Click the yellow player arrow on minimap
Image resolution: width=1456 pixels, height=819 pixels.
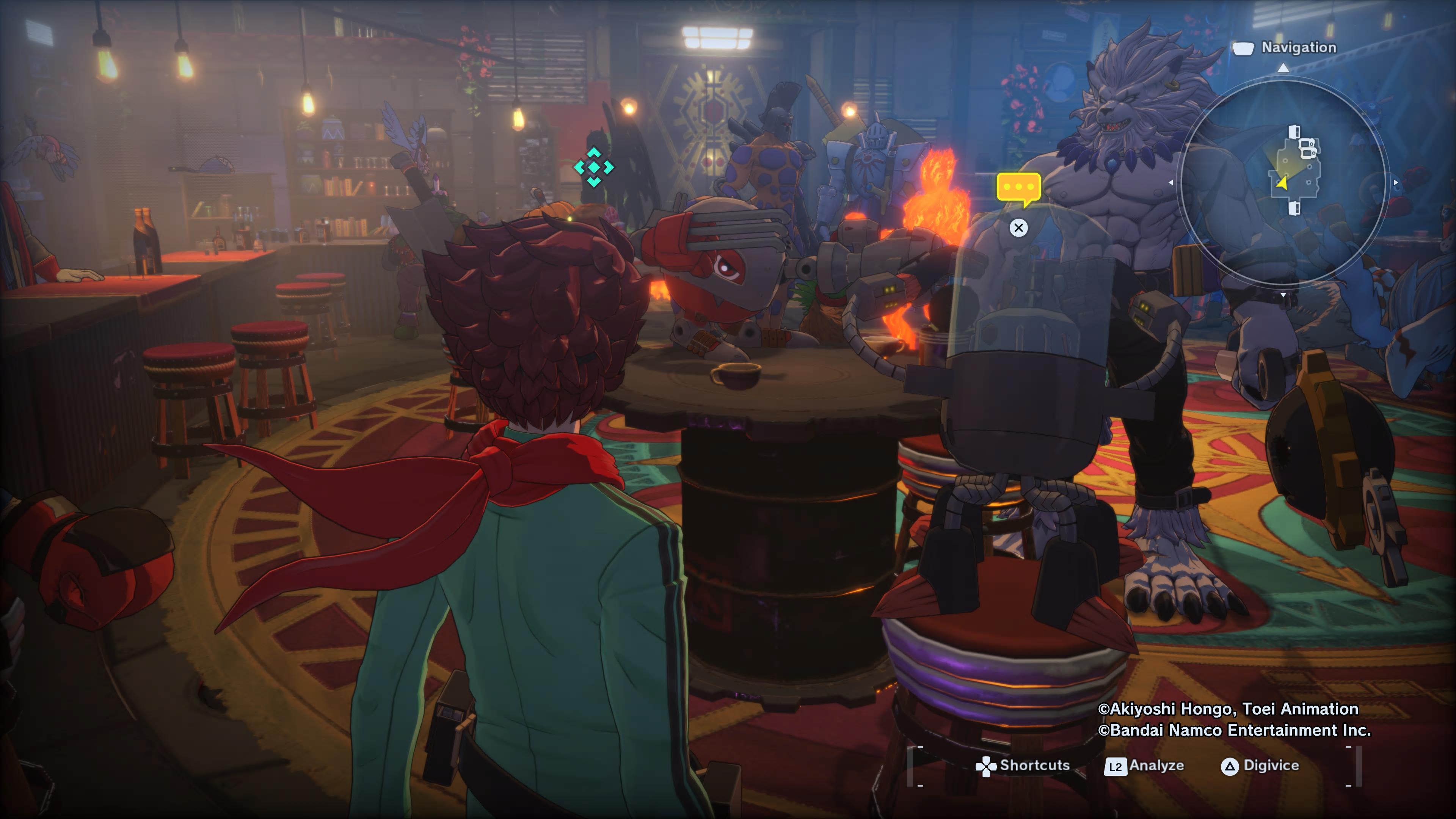pos(1282,183)
